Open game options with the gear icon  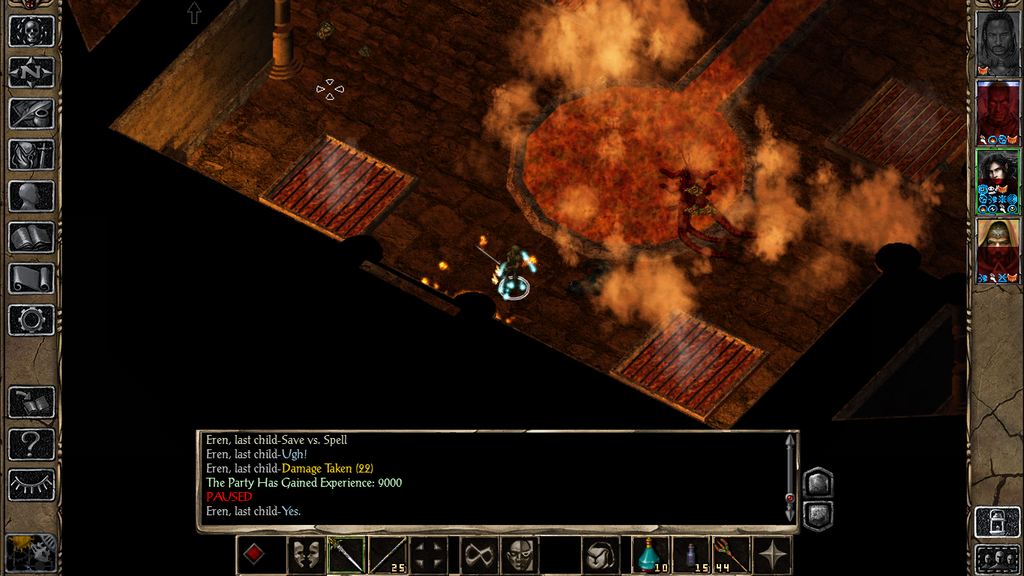31,320
